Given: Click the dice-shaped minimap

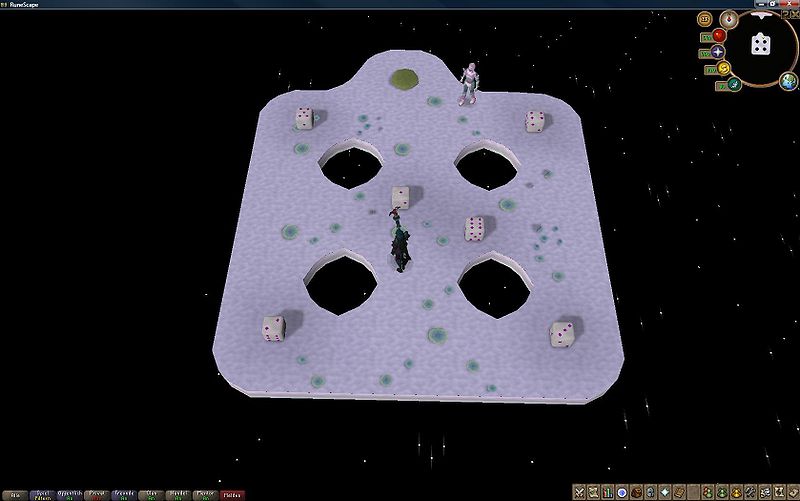Looking at the screenshot, I should [x=761, y=44].
